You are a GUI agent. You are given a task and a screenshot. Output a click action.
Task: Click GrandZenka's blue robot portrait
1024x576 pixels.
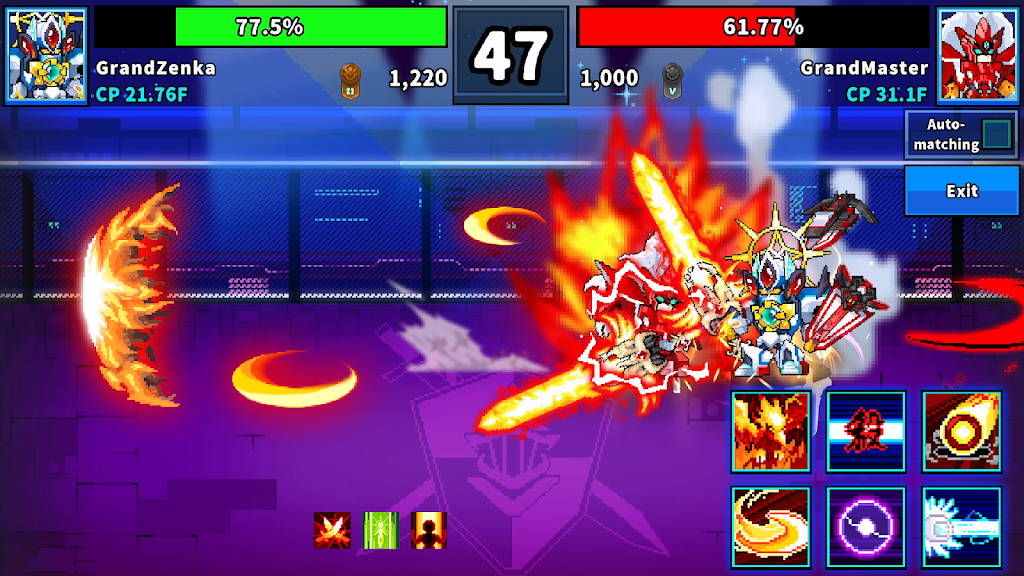46,55
